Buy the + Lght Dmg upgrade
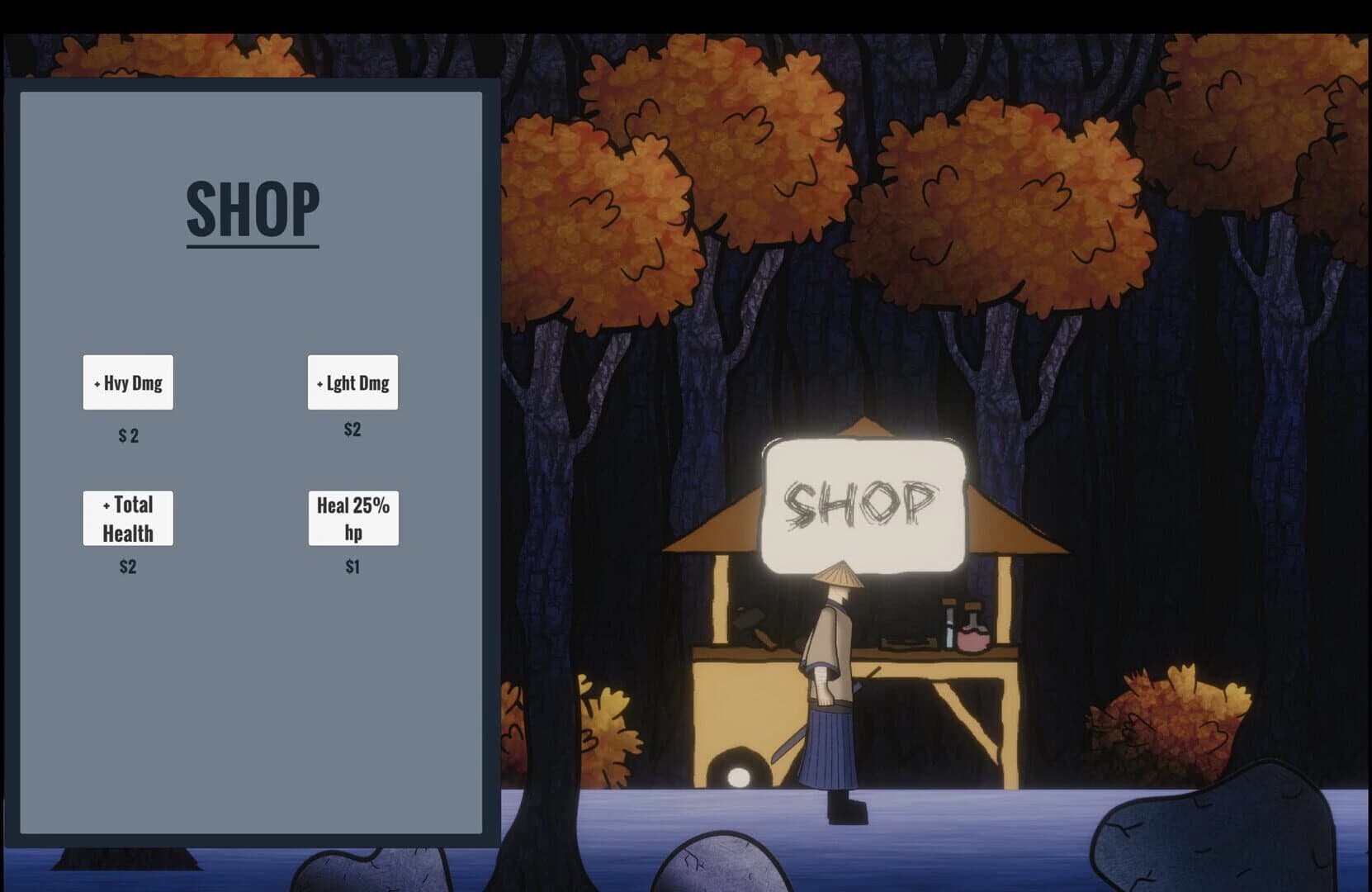This screenshot has width=1372, height=892. 352,382
